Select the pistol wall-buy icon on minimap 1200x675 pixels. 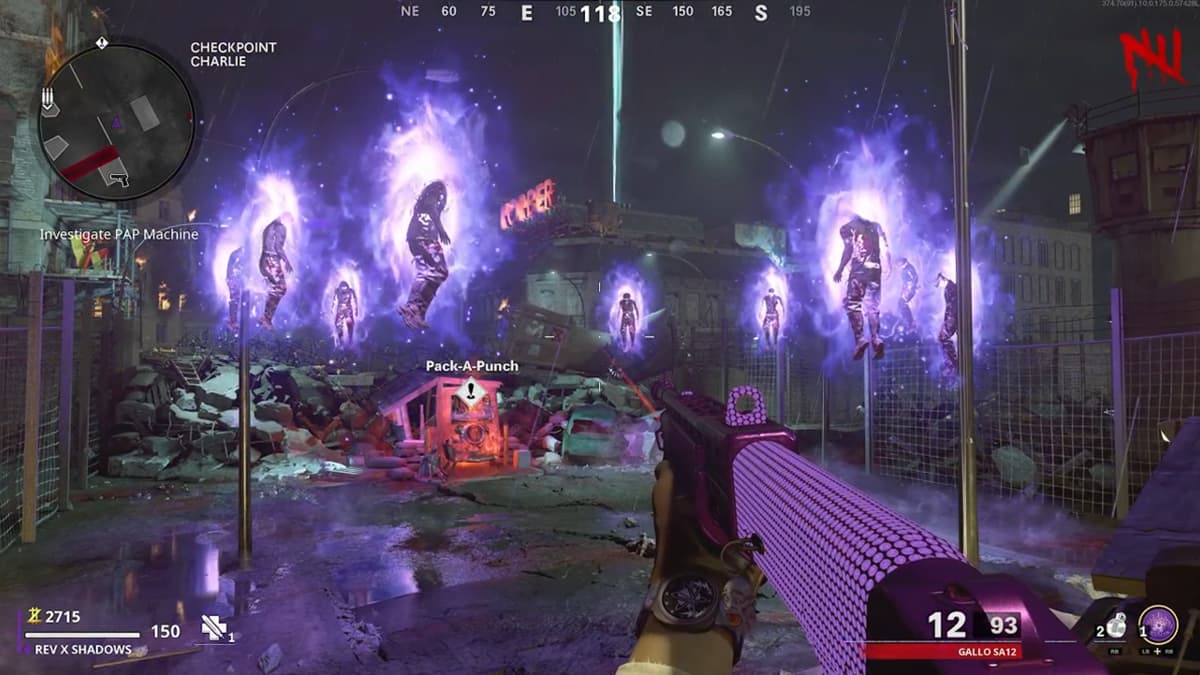(118, 179)
